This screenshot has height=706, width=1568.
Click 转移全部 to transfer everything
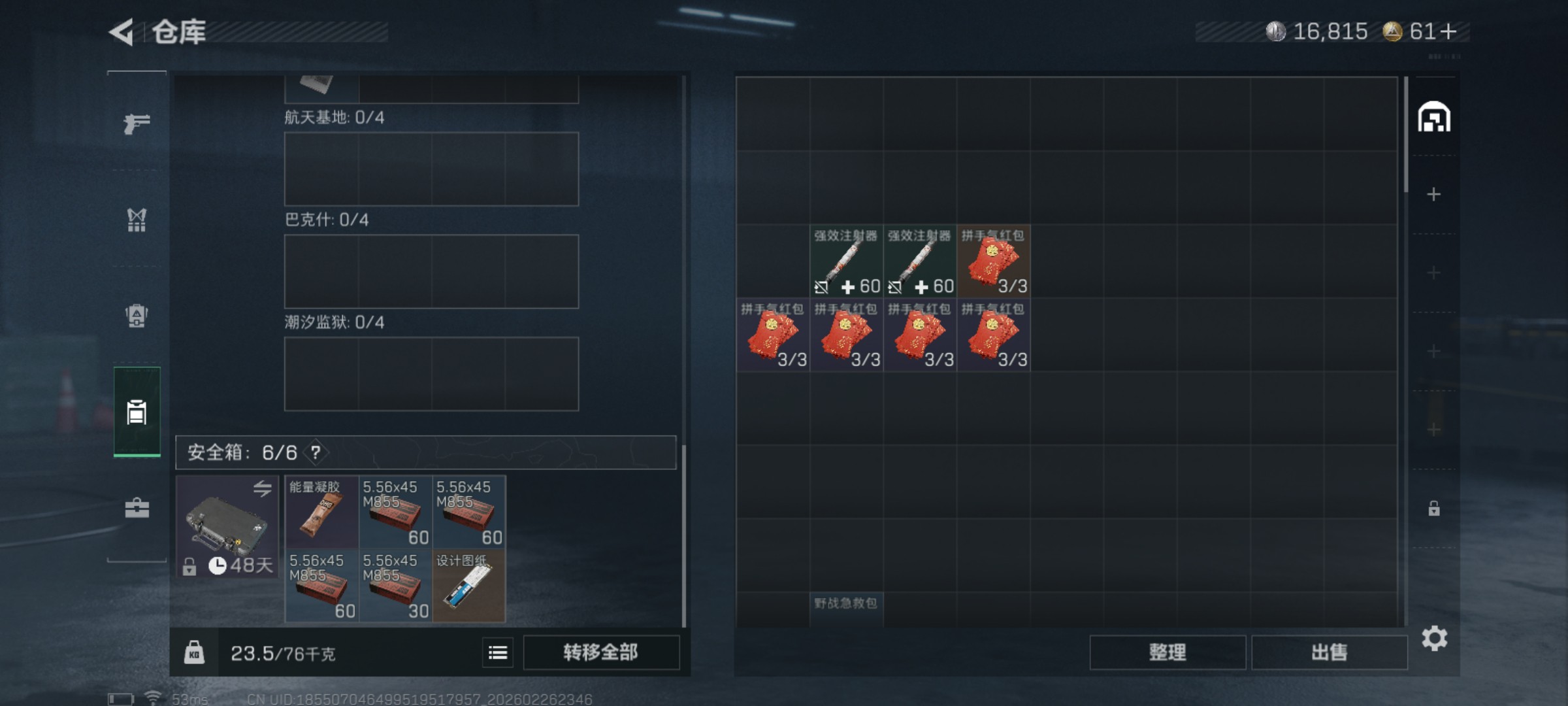(600, 652)
